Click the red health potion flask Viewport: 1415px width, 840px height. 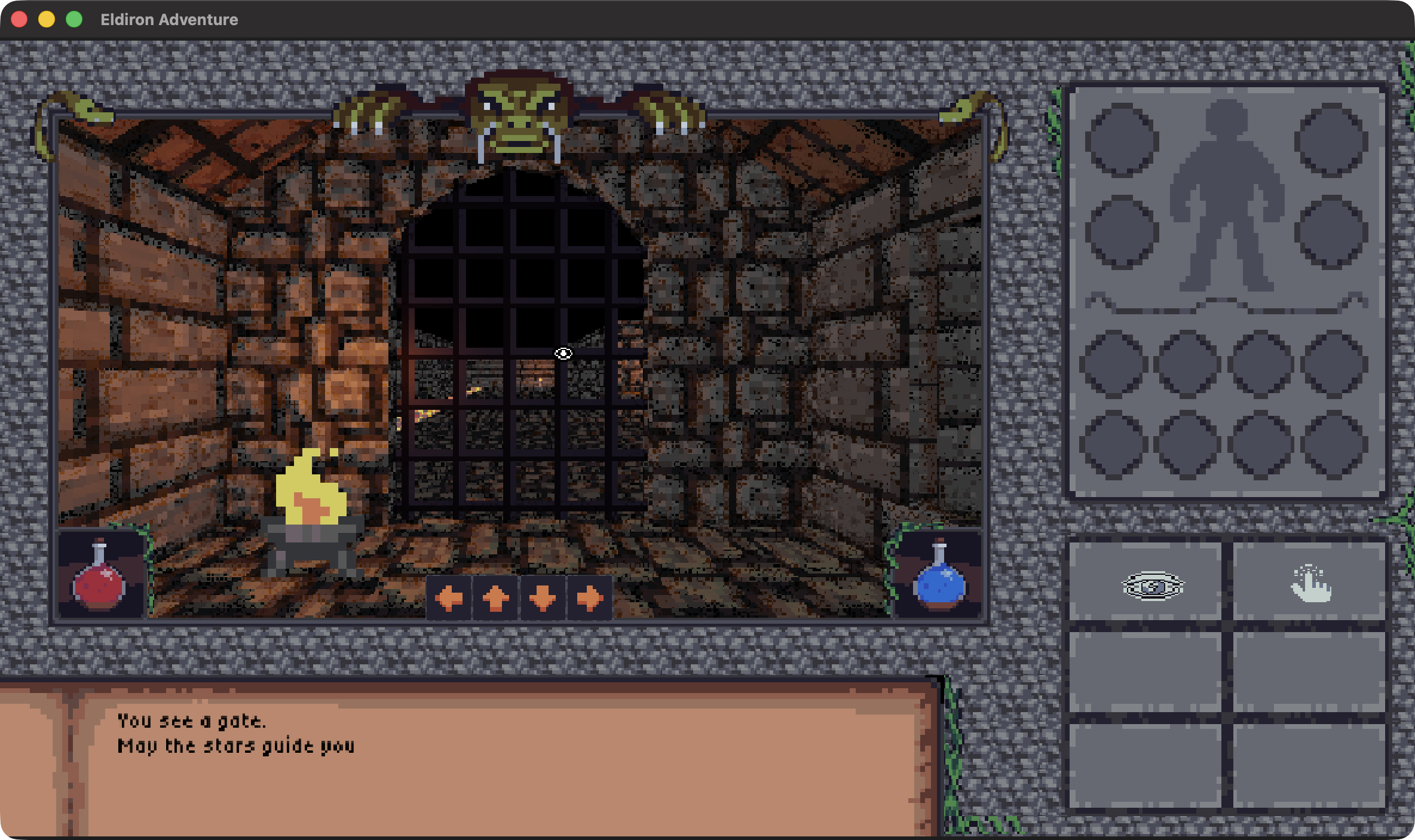(x=100, y=585)
